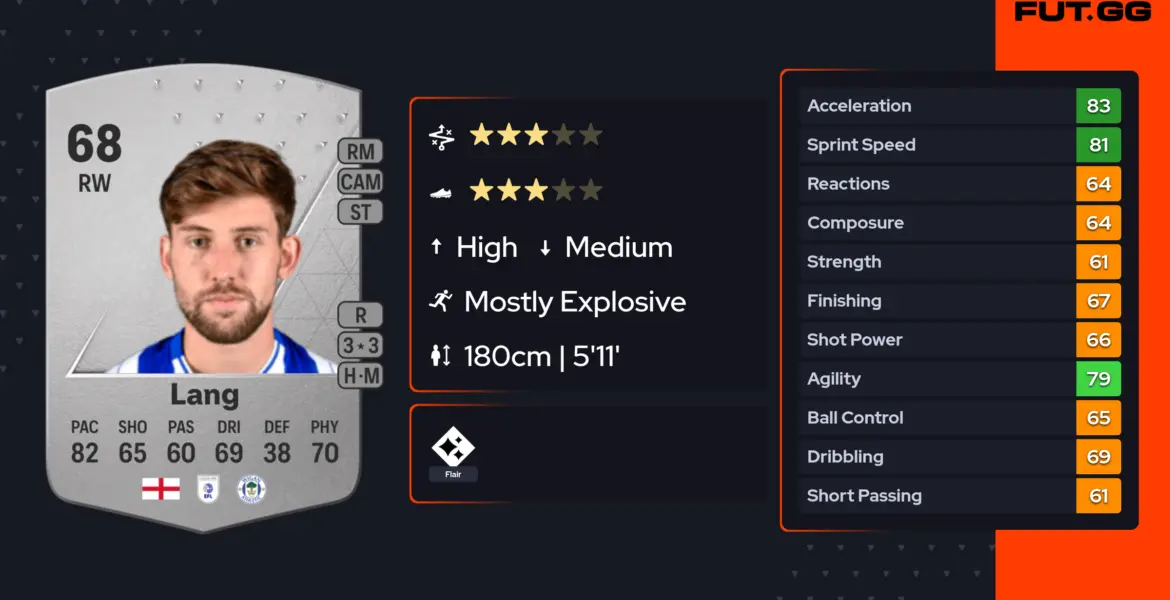Click the Finishing stat row
Screen dimensions: 1170x600
click(960, 301)
